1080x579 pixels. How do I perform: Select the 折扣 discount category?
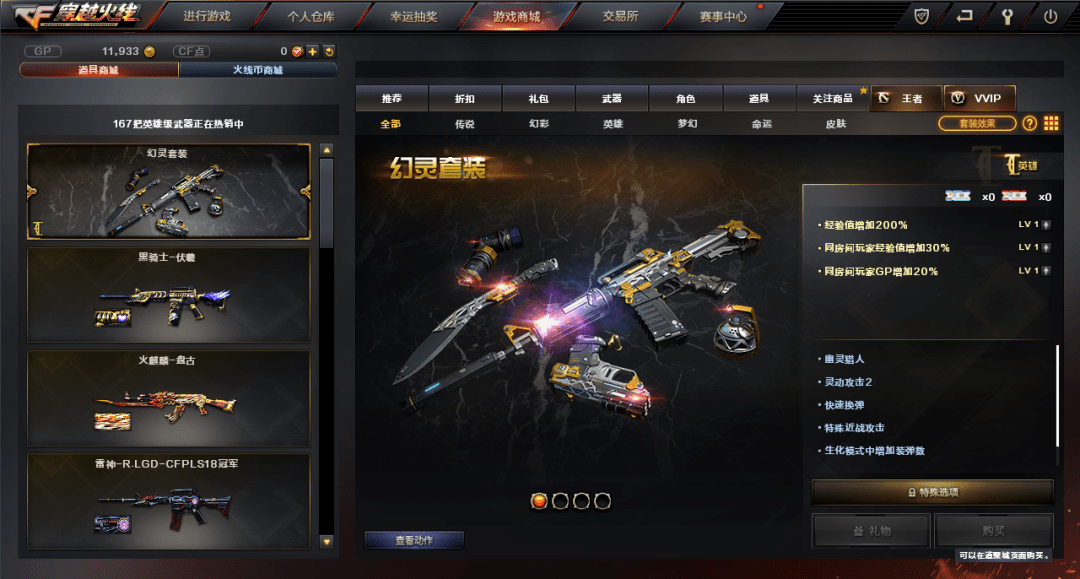(465, 98)
